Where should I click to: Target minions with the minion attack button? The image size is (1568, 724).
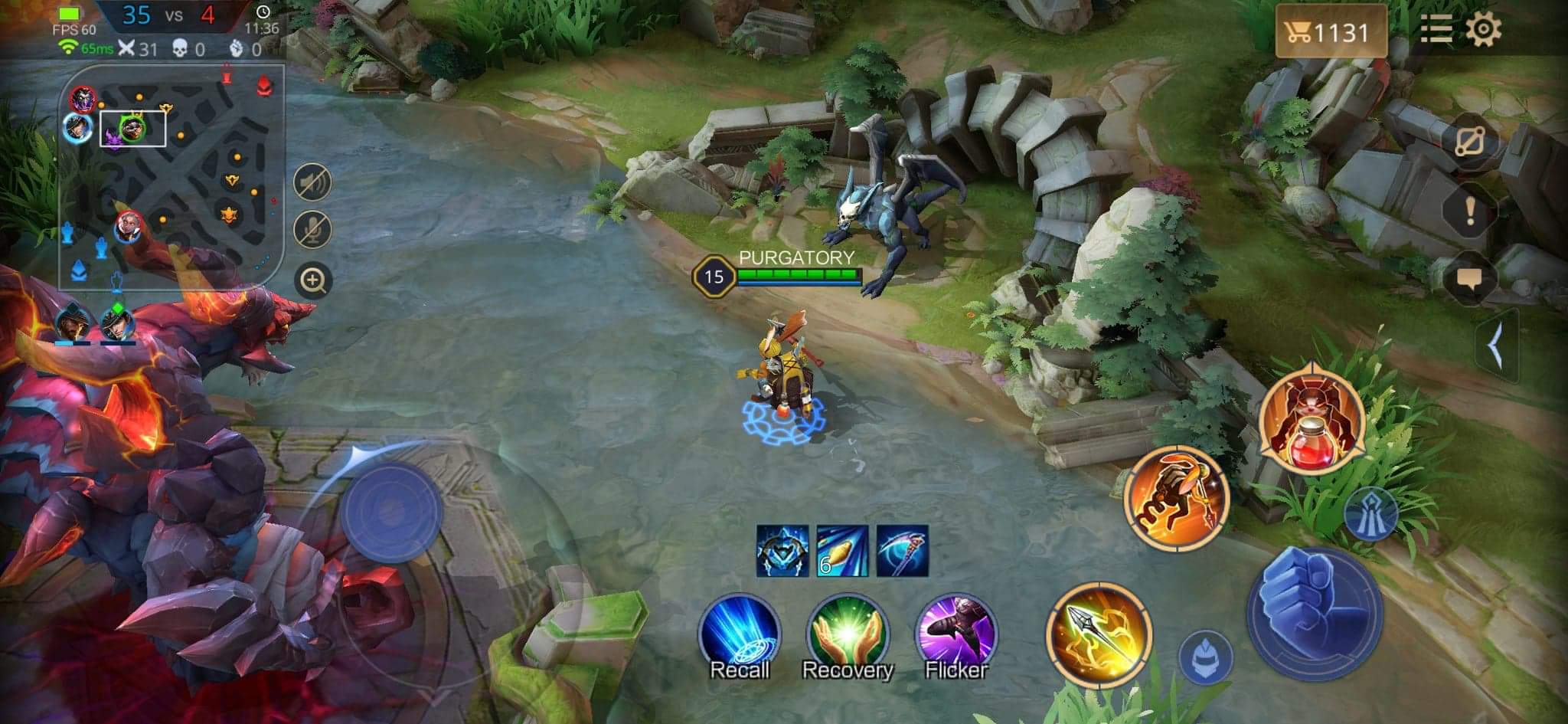click(1205, 657)
